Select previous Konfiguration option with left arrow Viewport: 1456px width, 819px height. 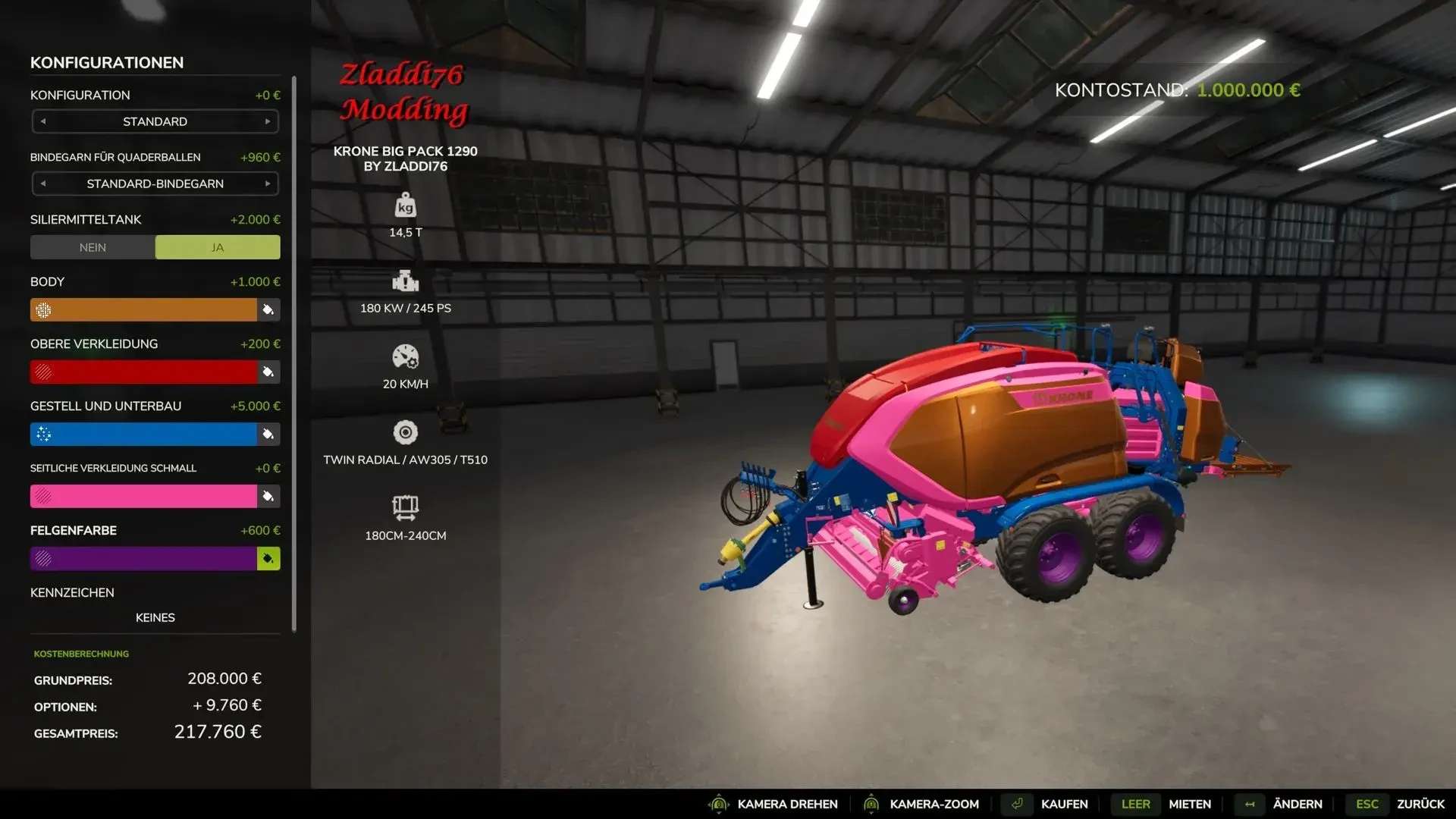(43, 121)
